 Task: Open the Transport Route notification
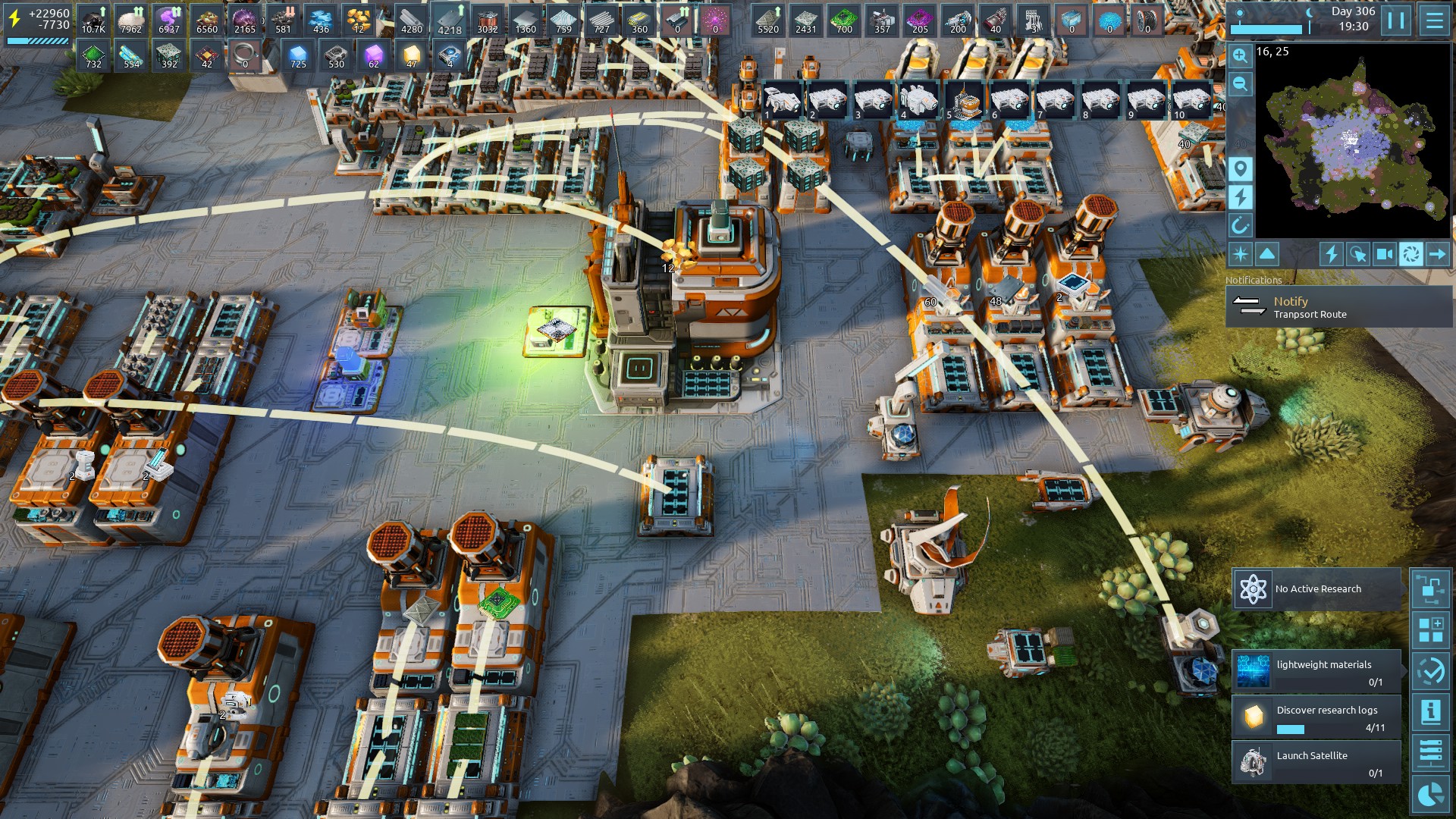tap(1338, 307)
